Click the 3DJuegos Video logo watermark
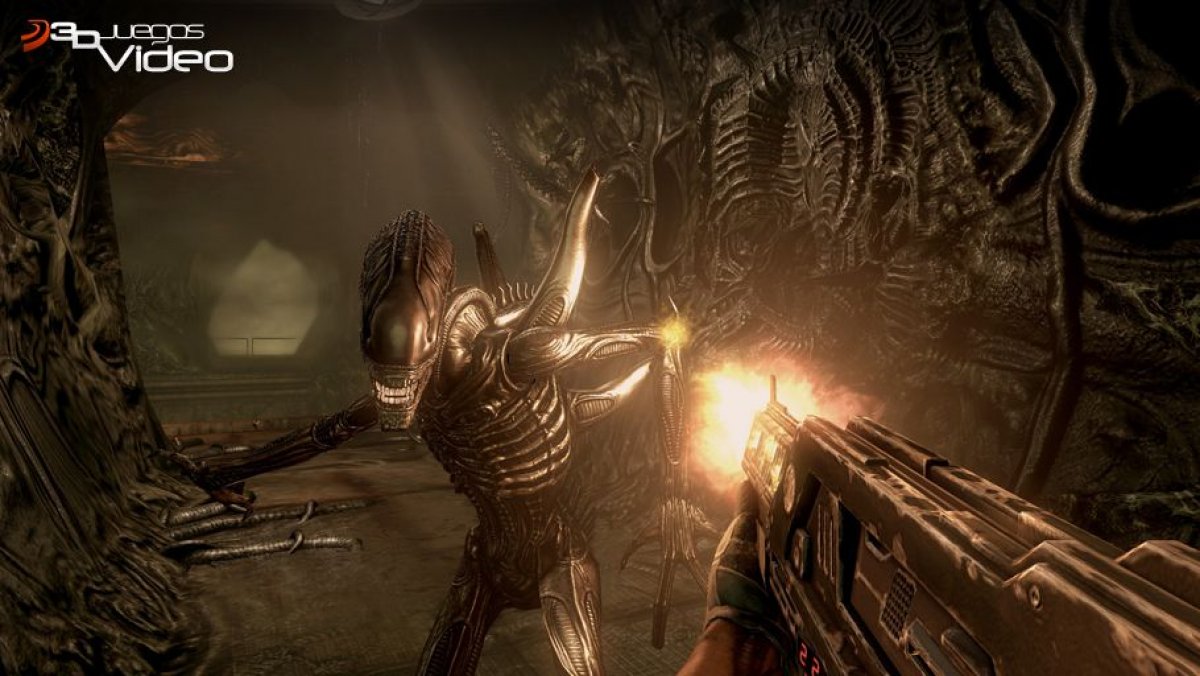 (x=127, y=47)
